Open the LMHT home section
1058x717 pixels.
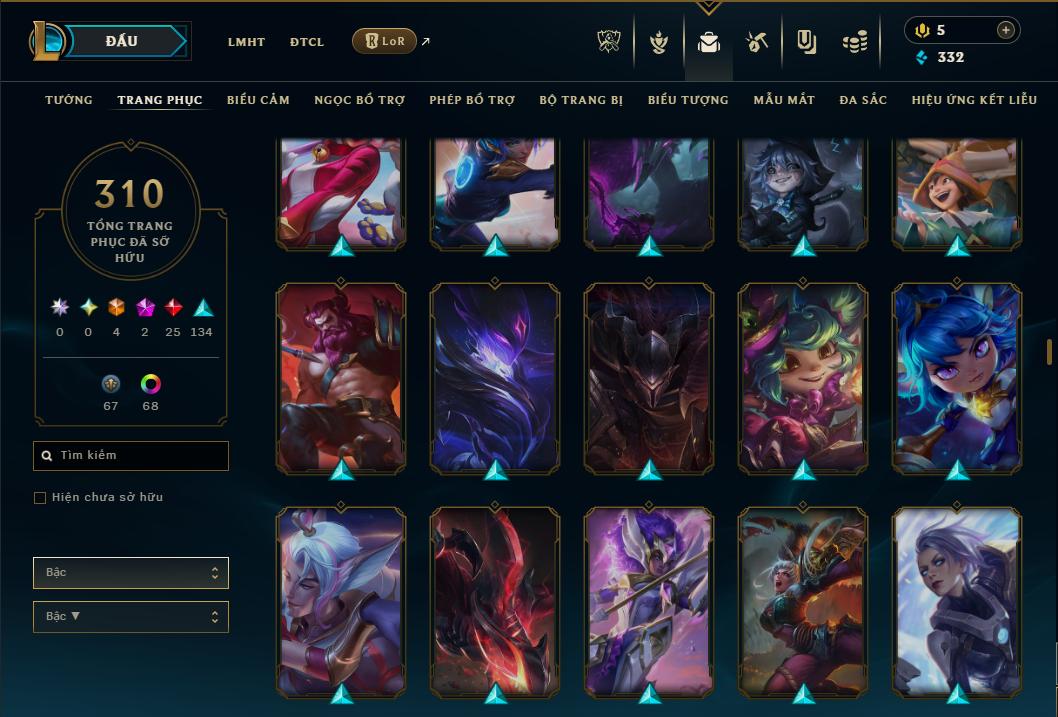246,42
